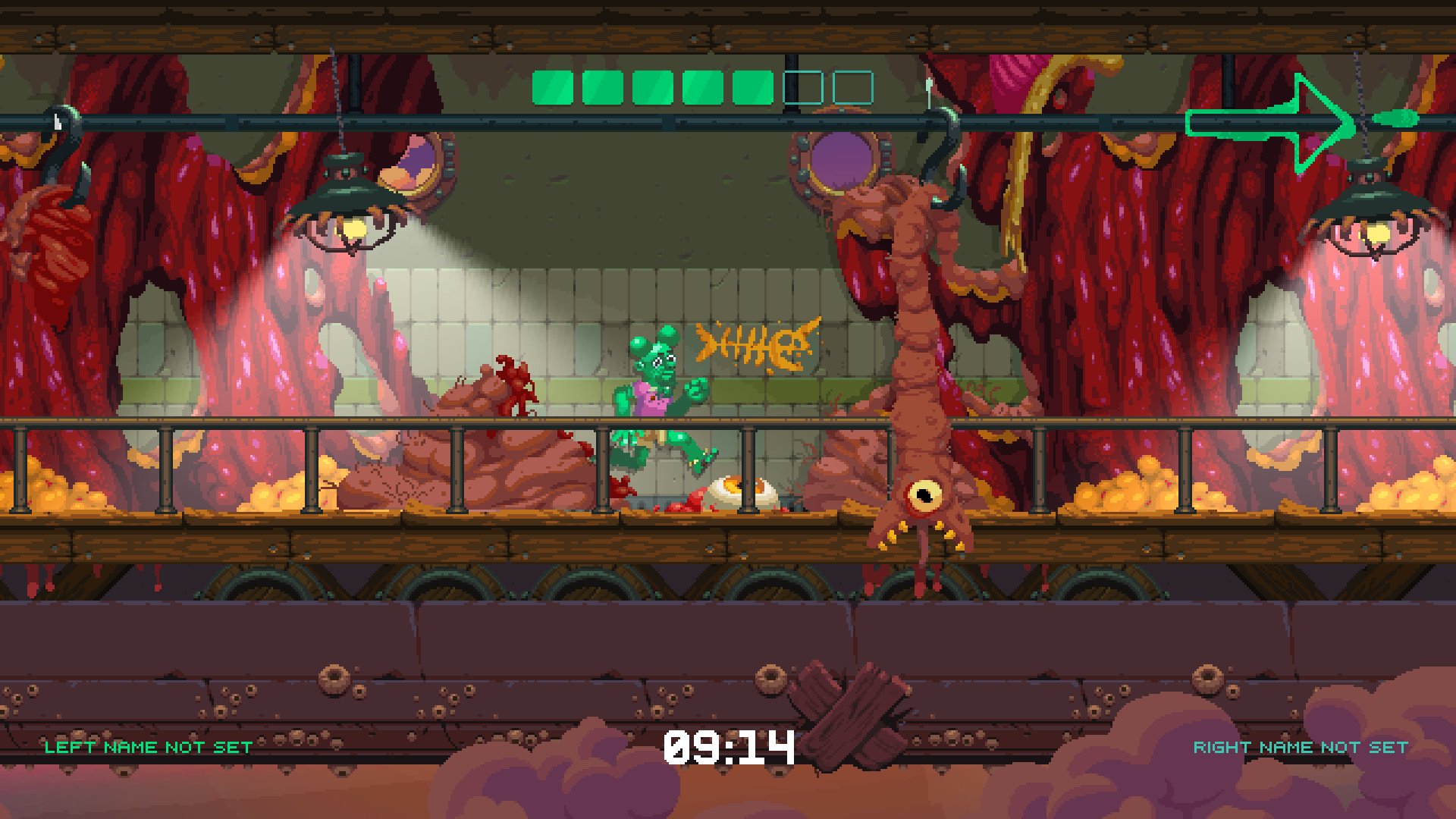Screen dimensions: 1456x819
Task: Select the RIGHT NAME NOT SET label
Action: coord(1301,747)
